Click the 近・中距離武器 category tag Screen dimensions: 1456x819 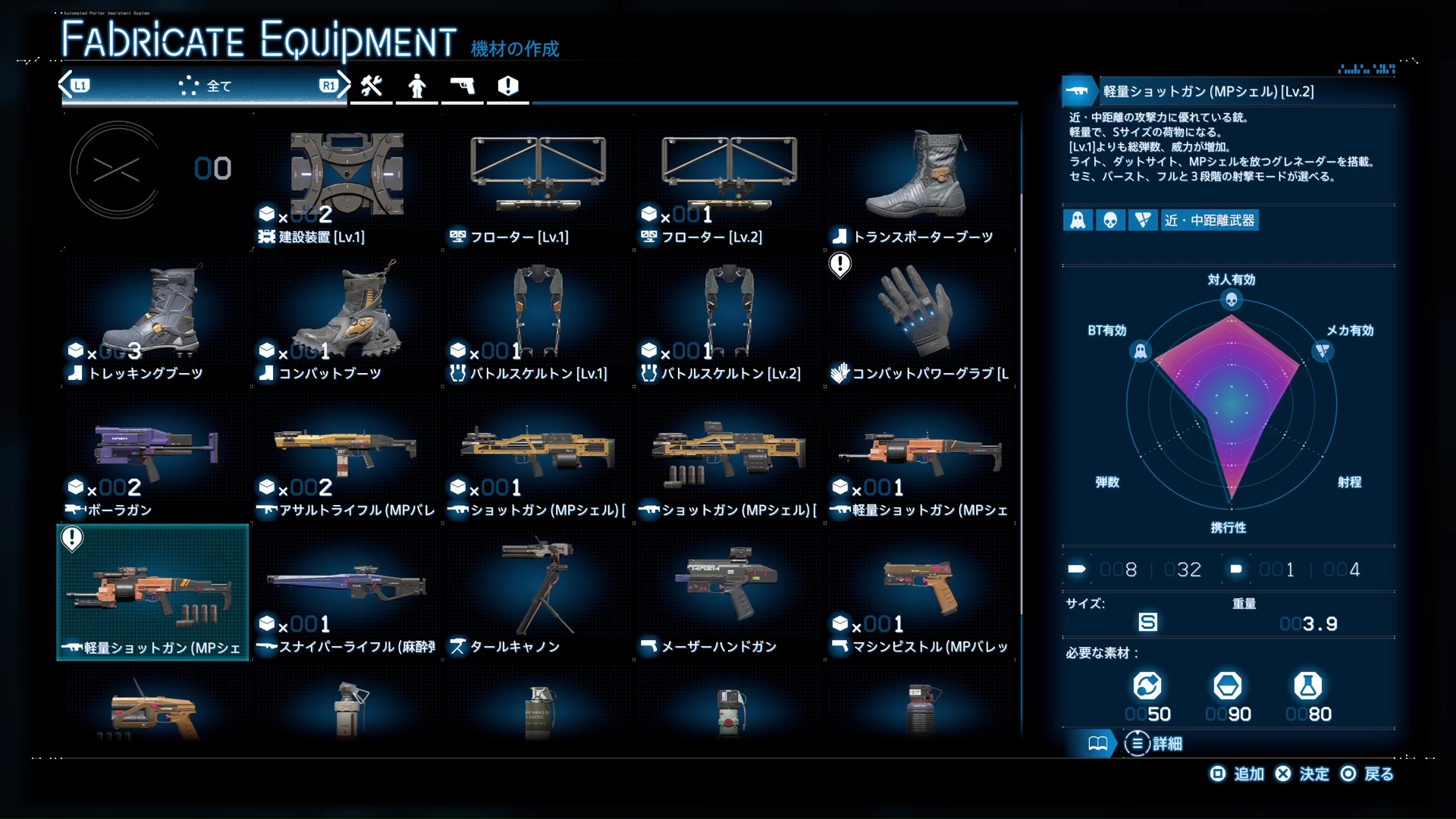[1209, 220]
